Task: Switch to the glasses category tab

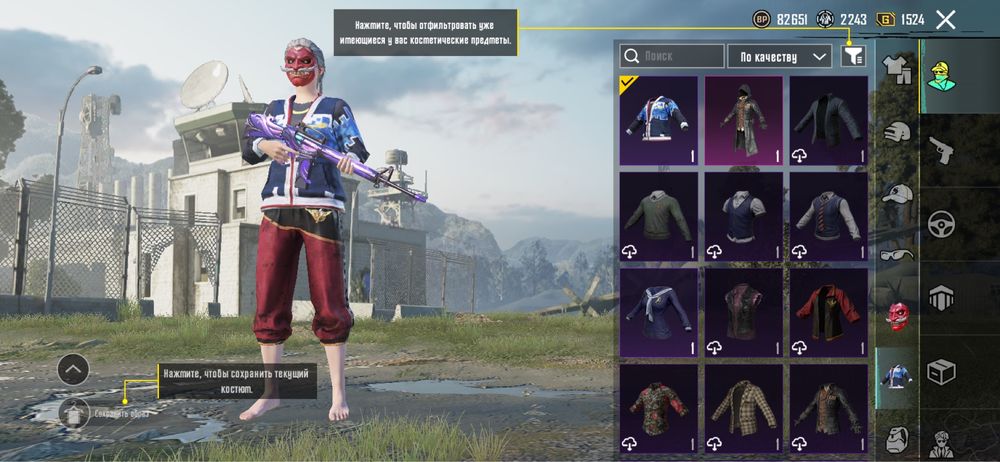Action: tap(897, 254)
